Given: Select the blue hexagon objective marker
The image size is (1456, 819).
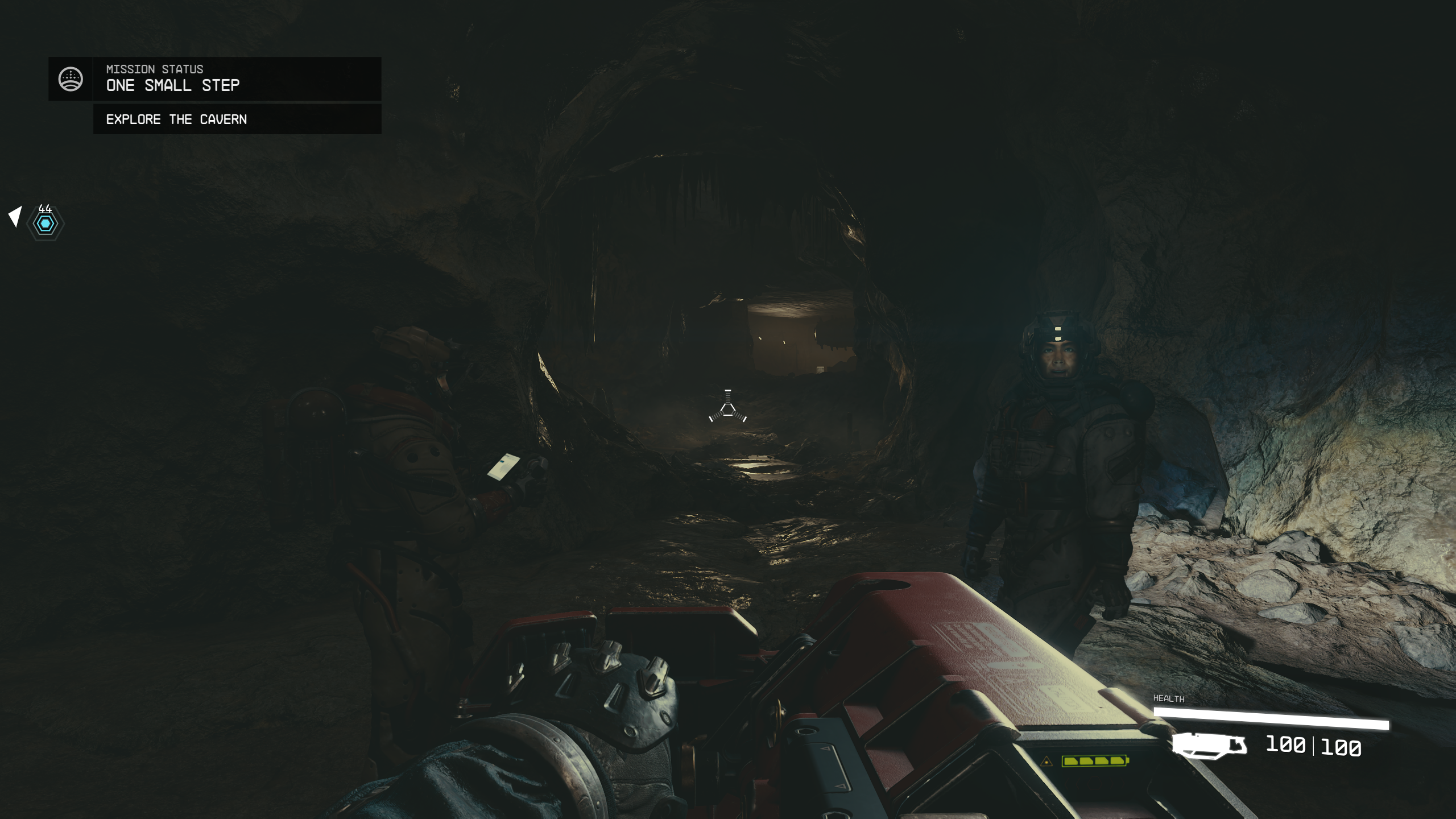Looking at the screenshot, I should click(45, 224).
